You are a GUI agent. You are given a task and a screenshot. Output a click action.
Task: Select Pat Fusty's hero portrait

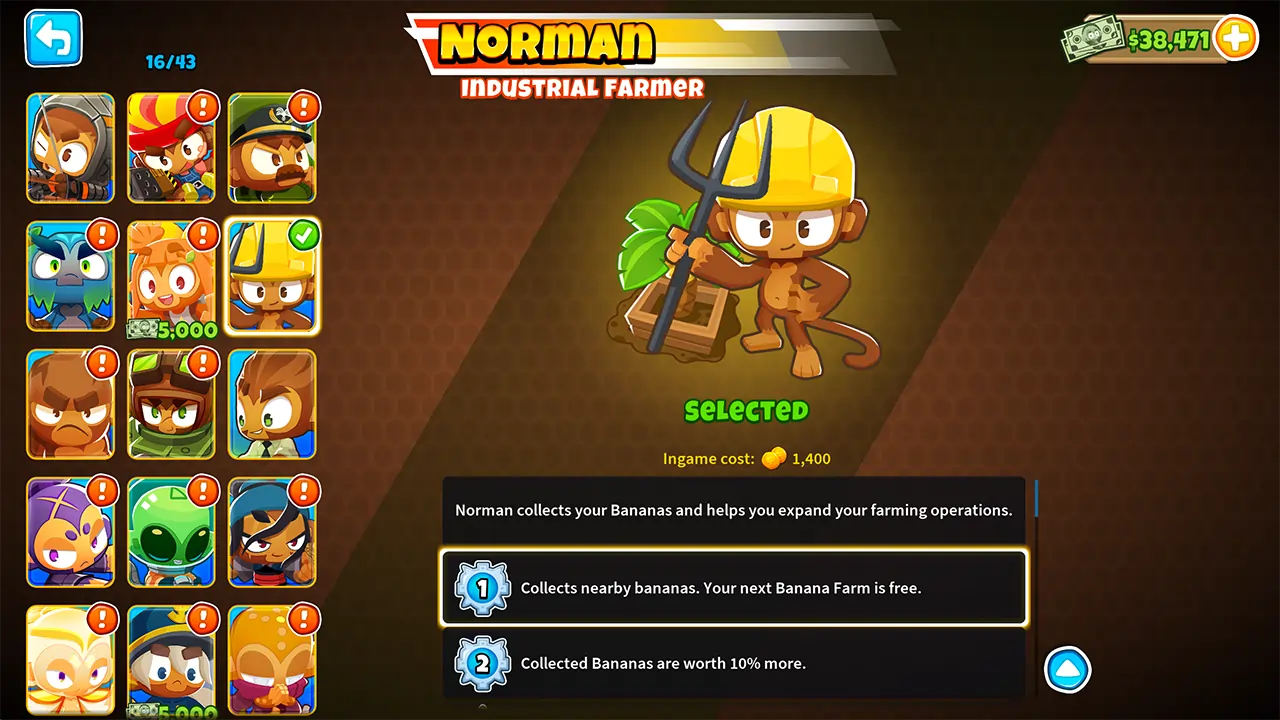tap(70, 404)
